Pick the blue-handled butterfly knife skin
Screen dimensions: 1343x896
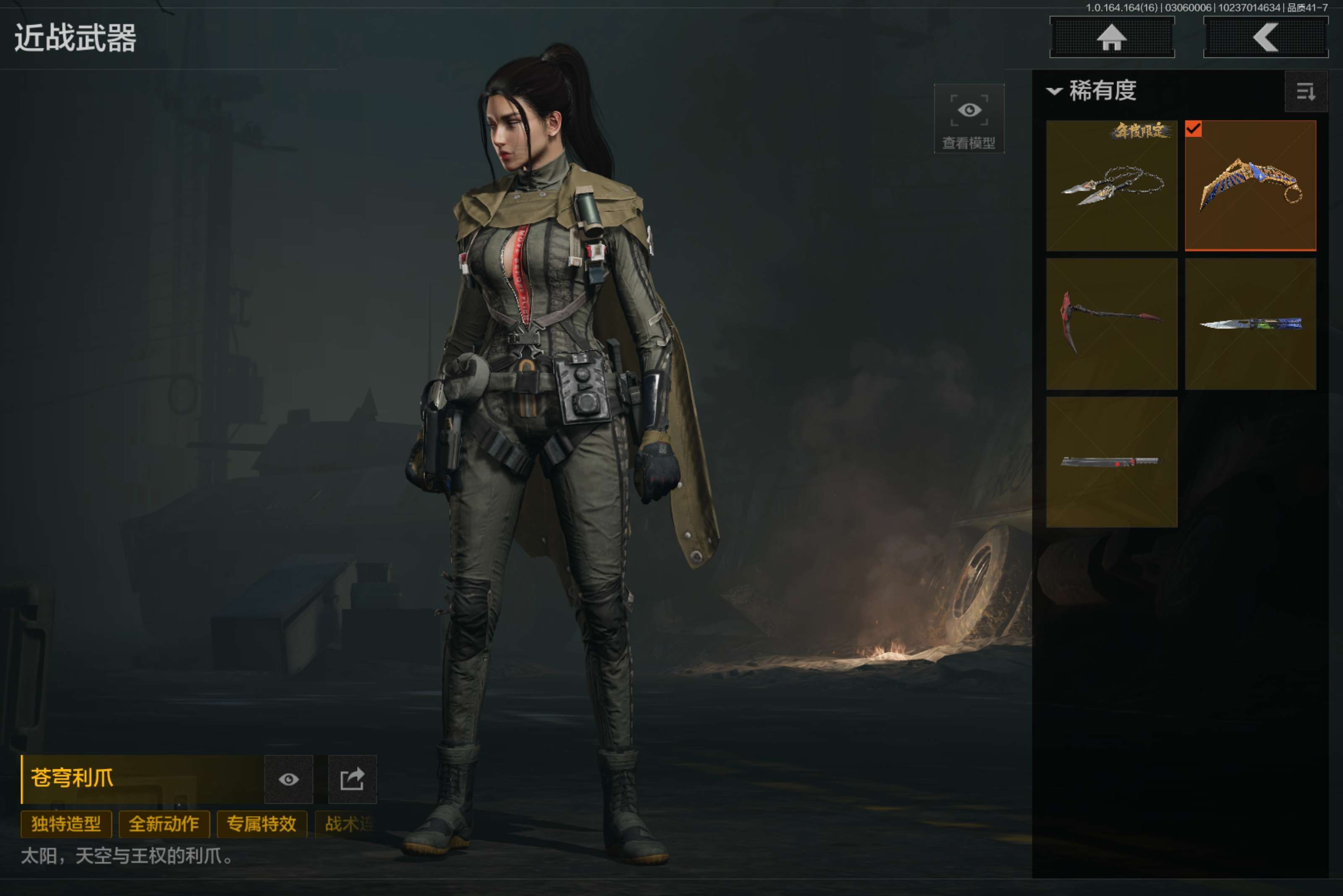[x=1250, y=324]
